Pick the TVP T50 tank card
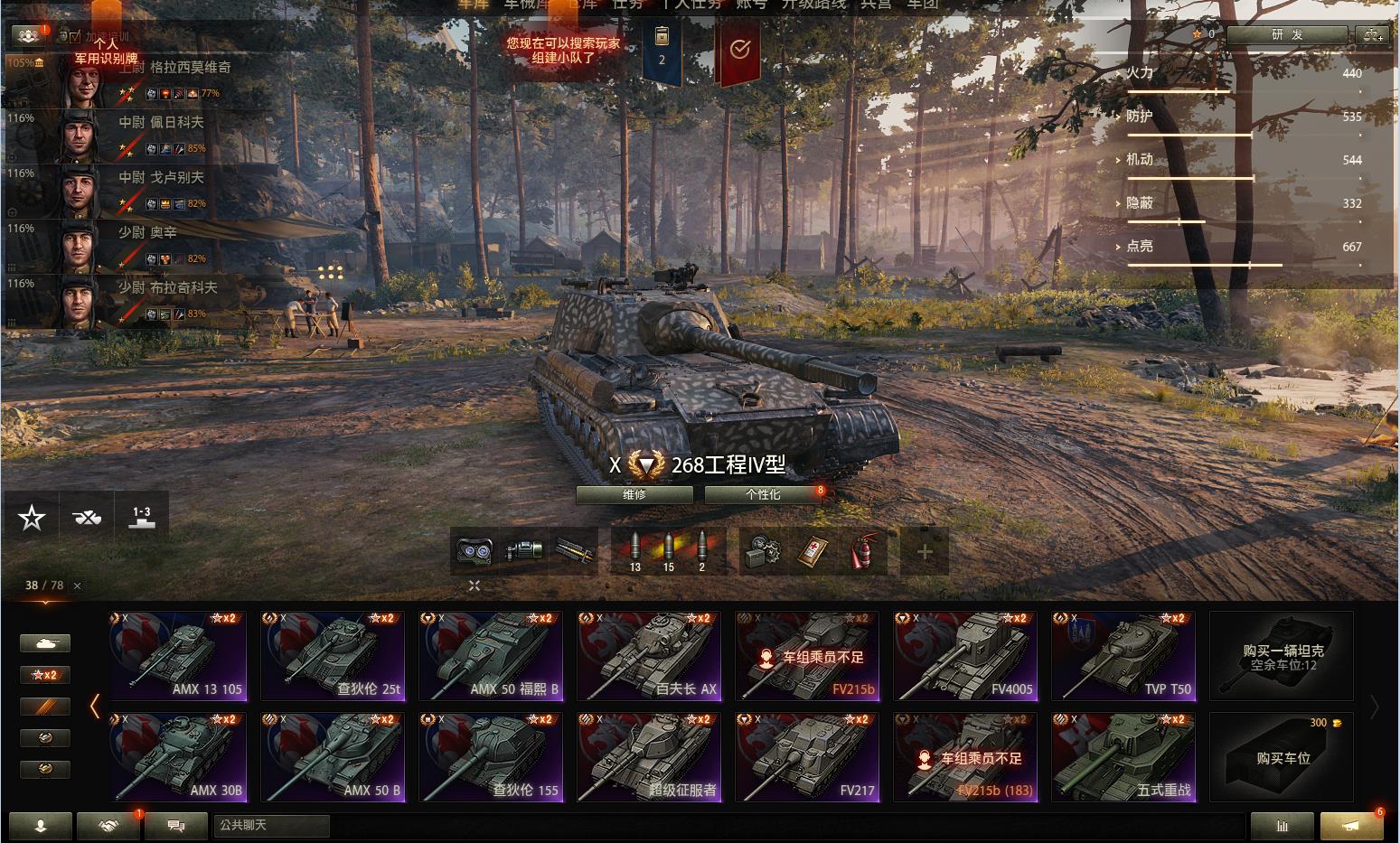This screenshot has width=1400, height=843. click(x=1123, y=656)
